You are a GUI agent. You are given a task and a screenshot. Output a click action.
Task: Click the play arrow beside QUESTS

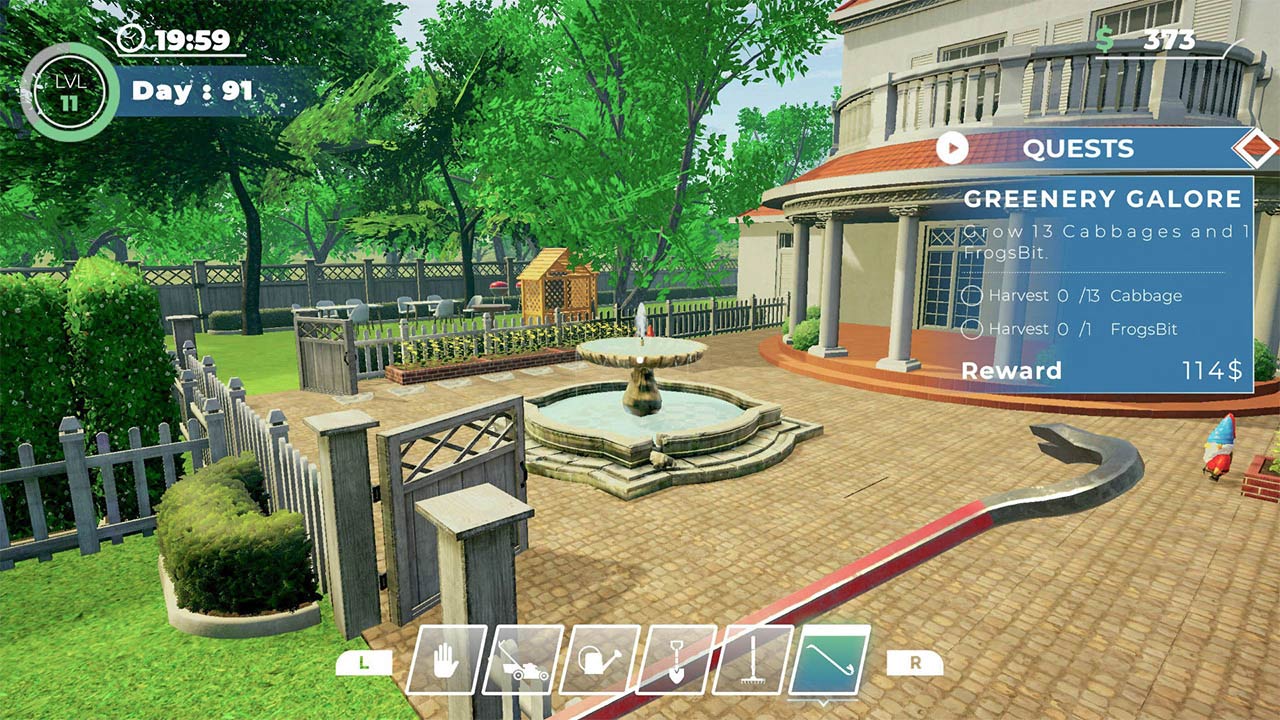[951, 148]
